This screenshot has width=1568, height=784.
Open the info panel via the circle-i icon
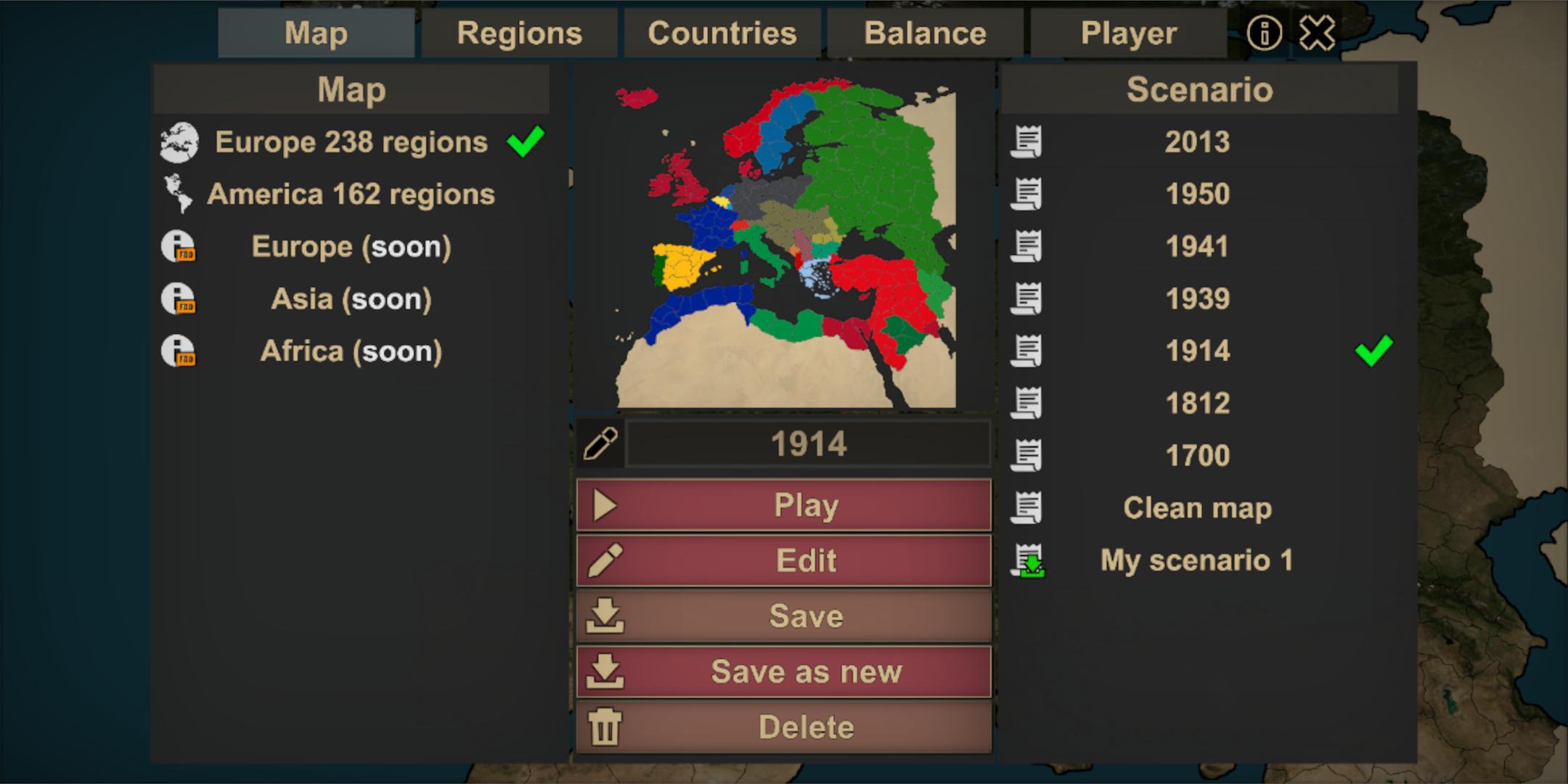tap(1263, 32)
